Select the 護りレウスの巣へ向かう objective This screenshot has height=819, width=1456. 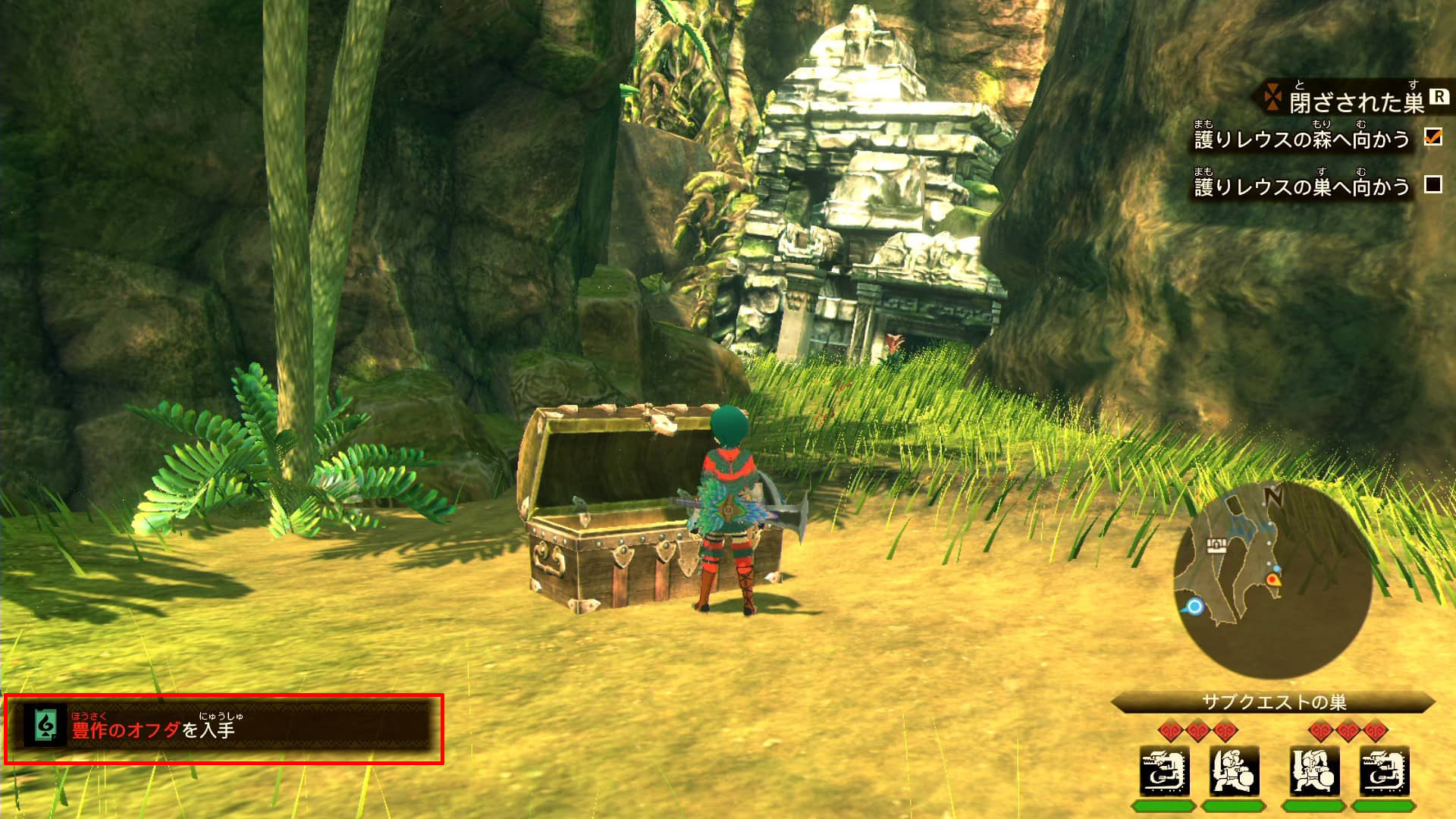[x=1301, y=187]
